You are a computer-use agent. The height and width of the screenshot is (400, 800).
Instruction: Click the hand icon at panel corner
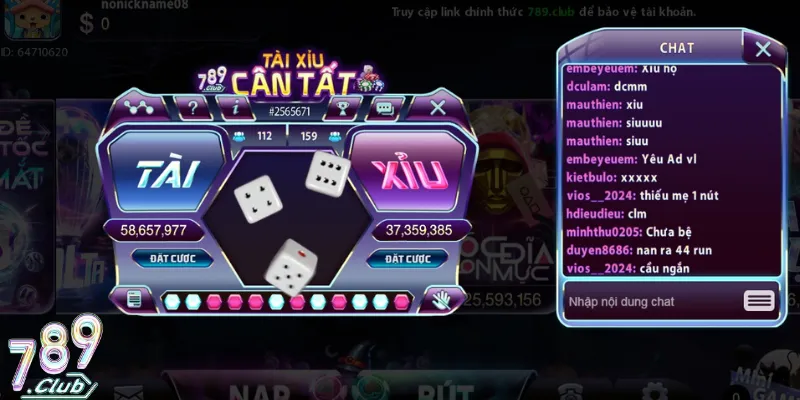pos(441,299)
